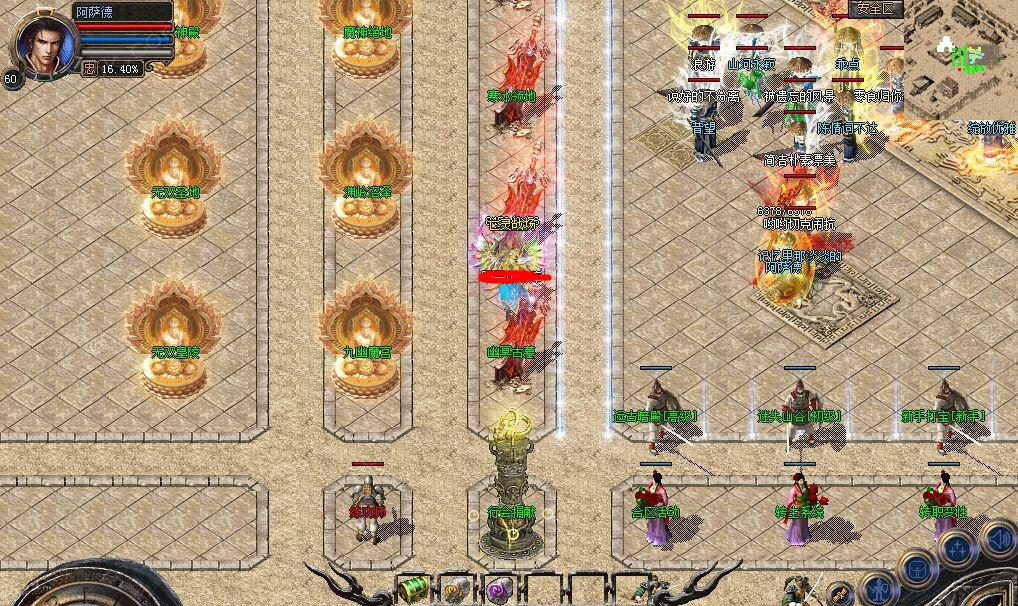This screenshot has height=606, width=1018.
Task: Use the purple scroll hotbar item
Action: coord(499,588)
